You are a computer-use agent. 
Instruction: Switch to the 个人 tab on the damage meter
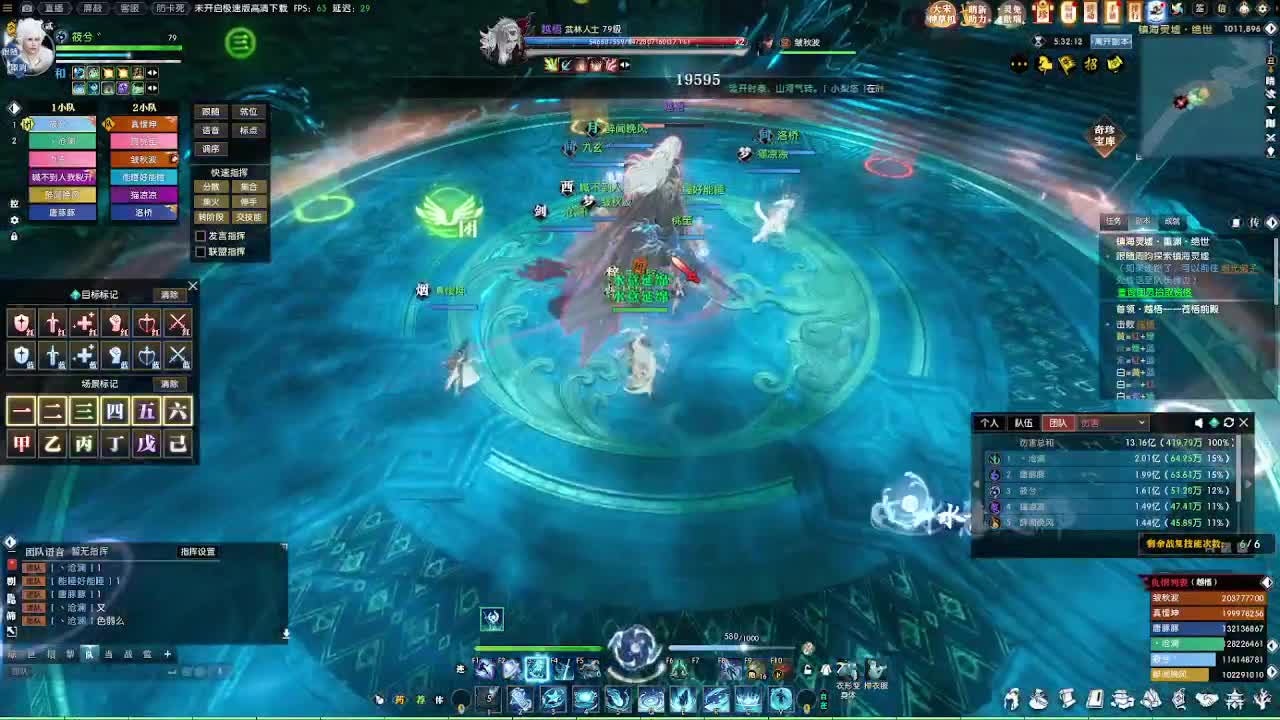click(990, 422)
